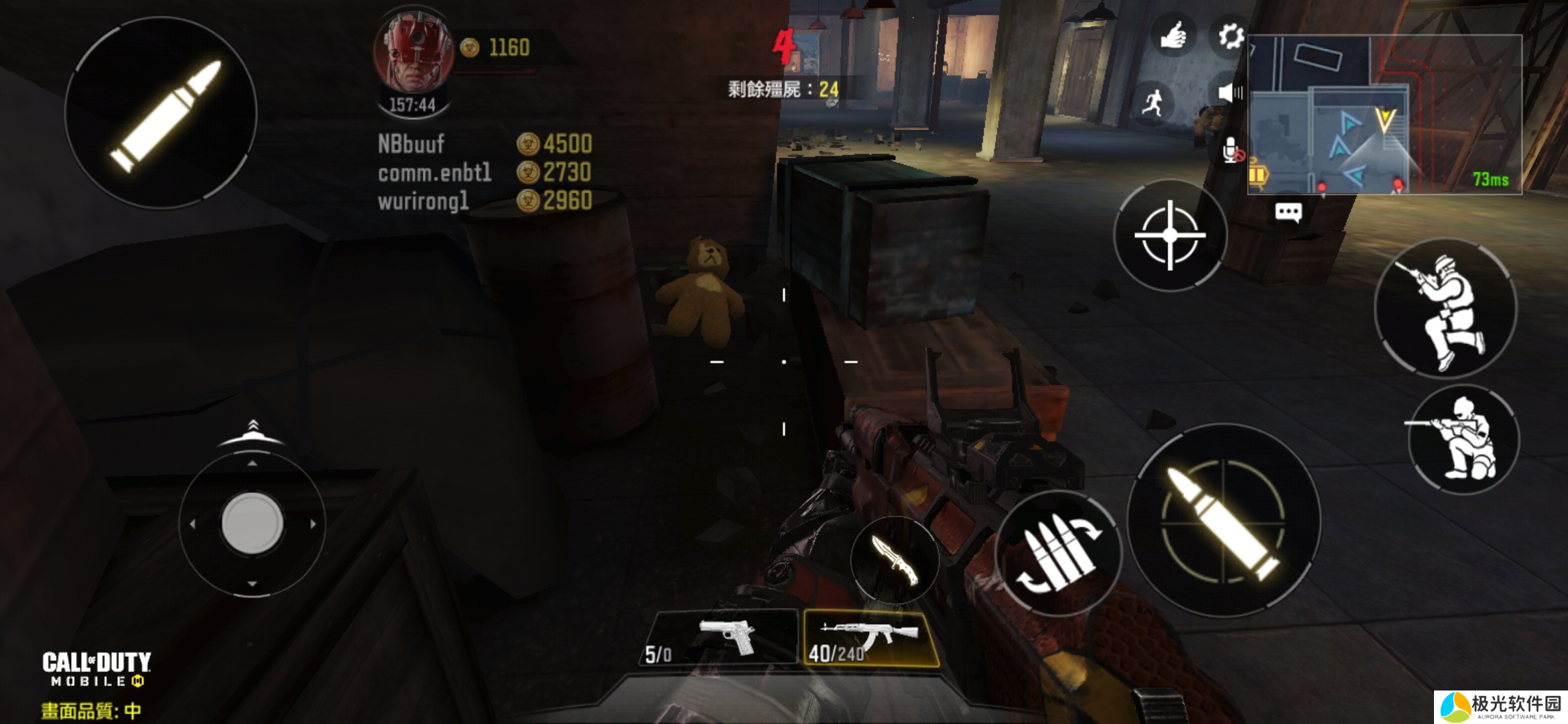The image size is (1568, 724).
Task: Toggle the auto-sprint running man icon
Action: click(1153, 104)
